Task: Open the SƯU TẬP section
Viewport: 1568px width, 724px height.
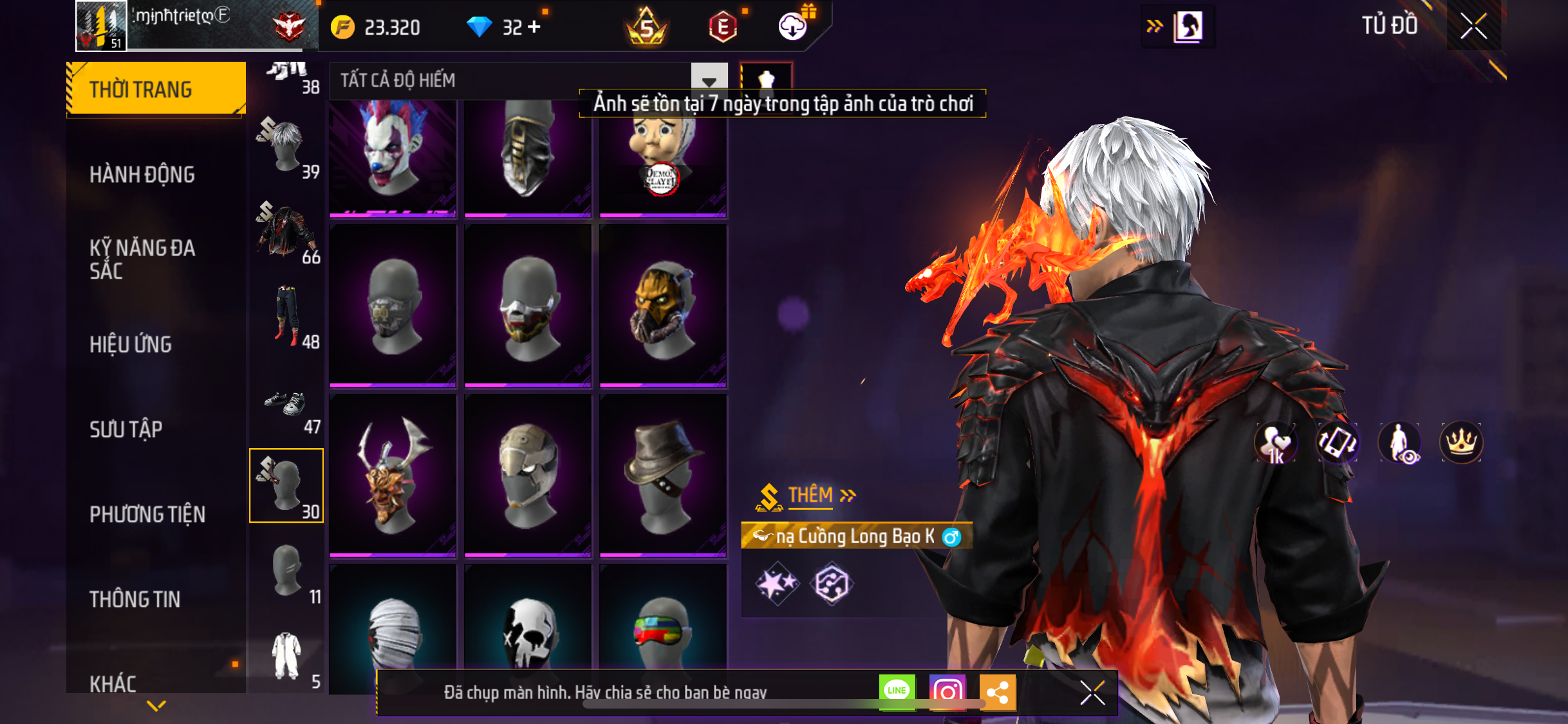Action: click(126, 429)
